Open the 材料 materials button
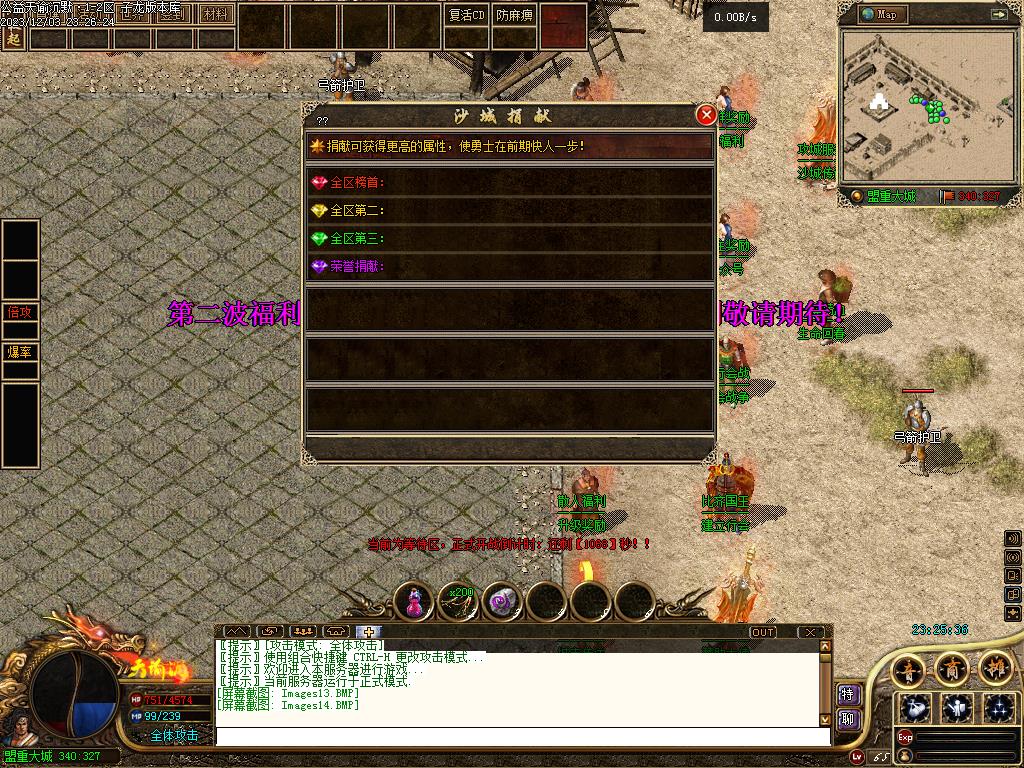The height and width of the screenshot is (768, 1024). [215, 15]
